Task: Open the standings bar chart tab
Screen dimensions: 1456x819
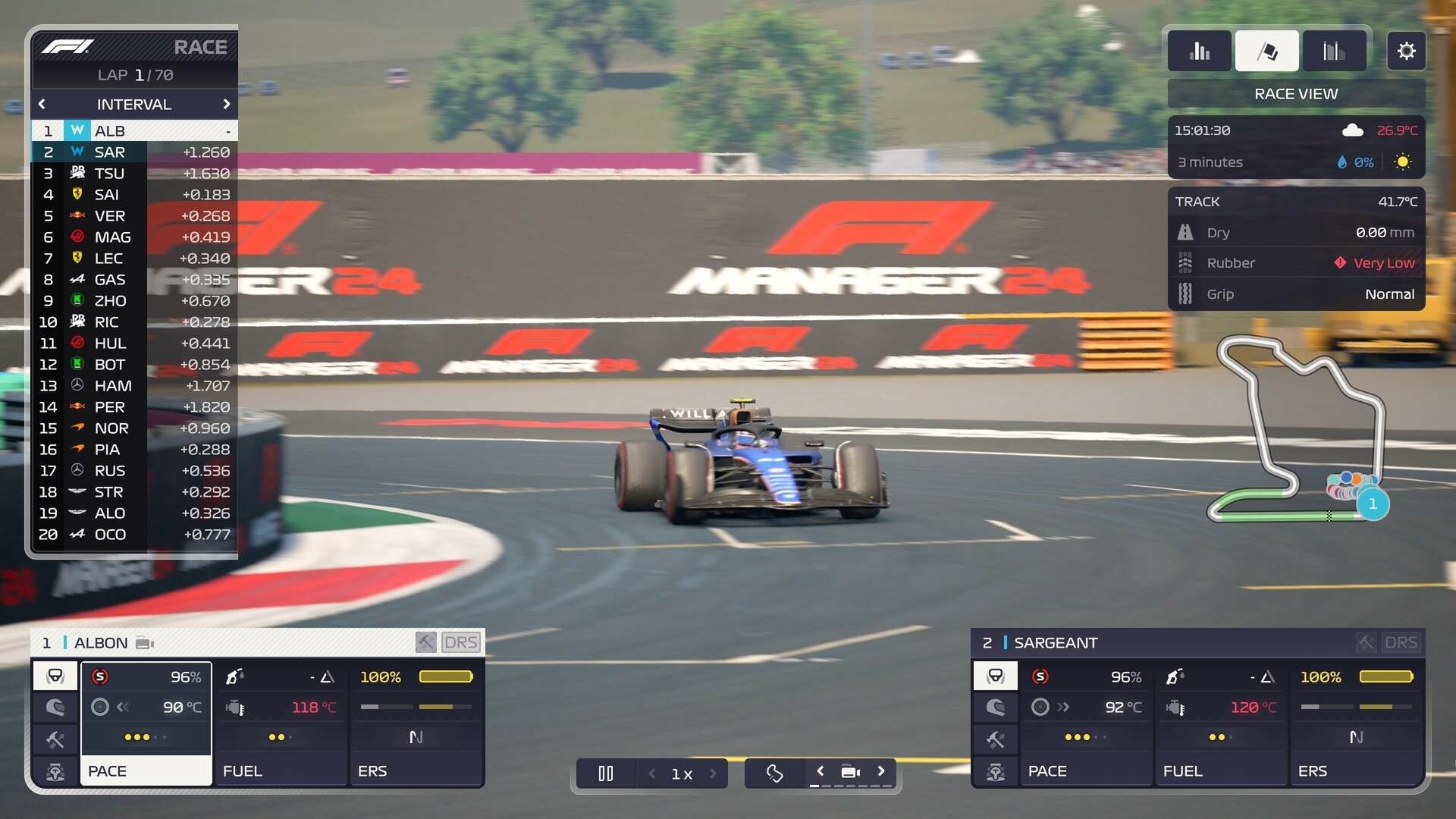Action: (1200, 50)
